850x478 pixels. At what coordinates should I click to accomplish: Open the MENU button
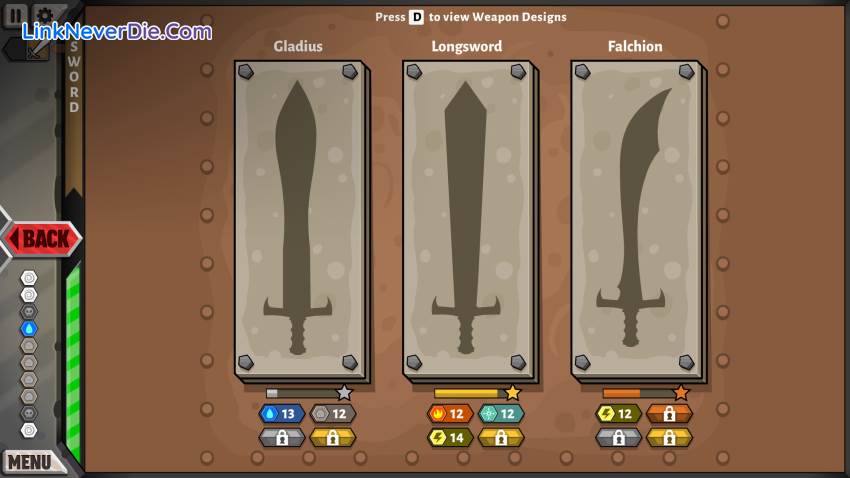pos(30,461)
